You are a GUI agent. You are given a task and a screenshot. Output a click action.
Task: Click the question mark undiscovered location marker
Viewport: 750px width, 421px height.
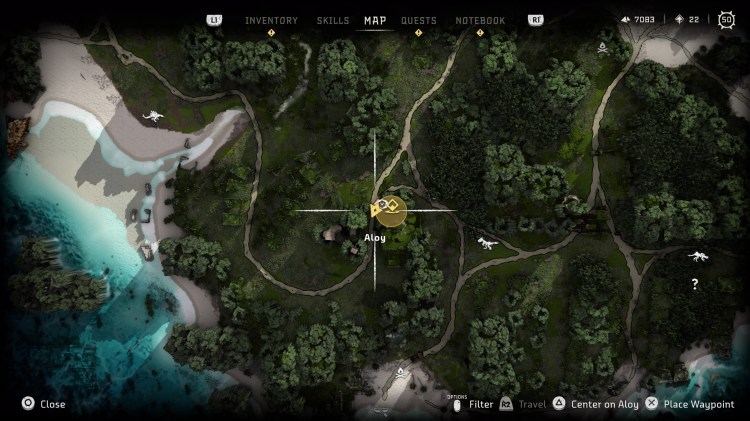(695, 285)
